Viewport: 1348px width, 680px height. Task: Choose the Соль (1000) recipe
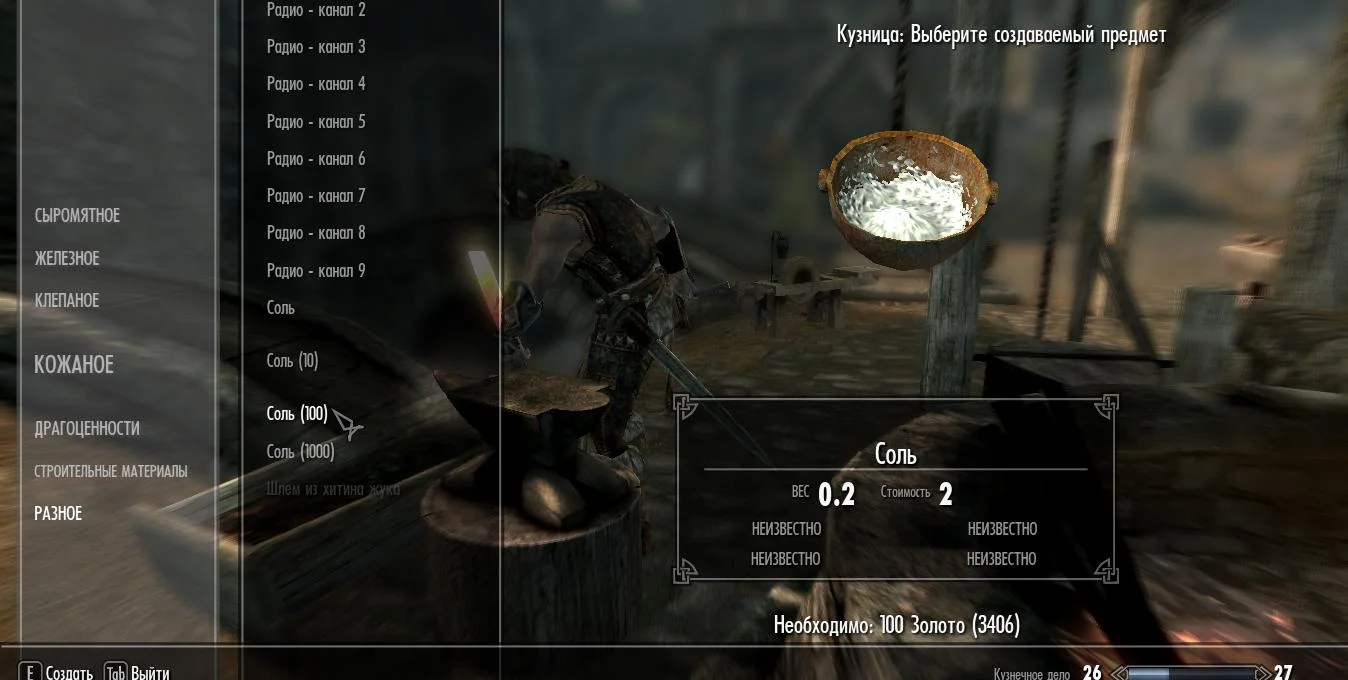coord(301,452)
